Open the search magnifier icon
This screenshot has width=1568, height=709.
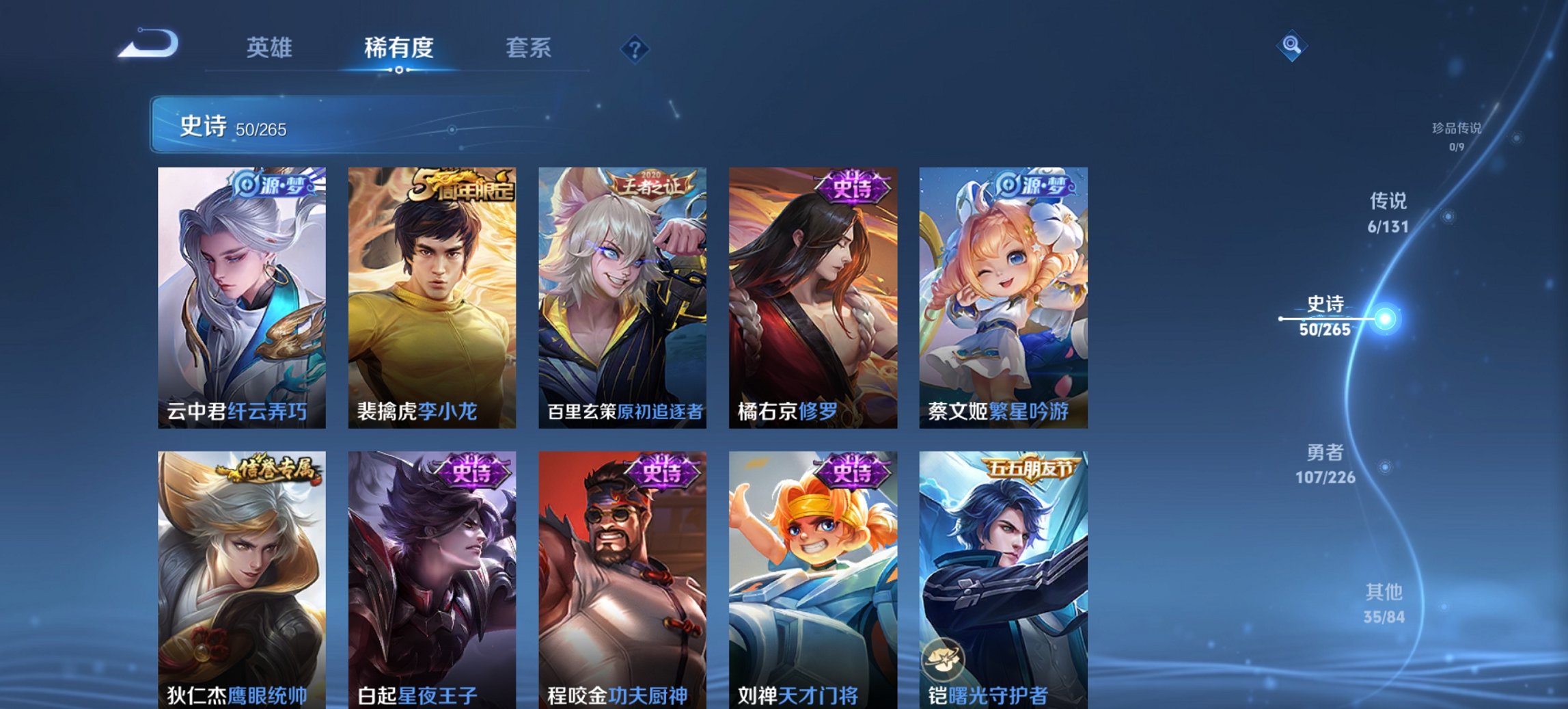click(x=1292, y=46)
